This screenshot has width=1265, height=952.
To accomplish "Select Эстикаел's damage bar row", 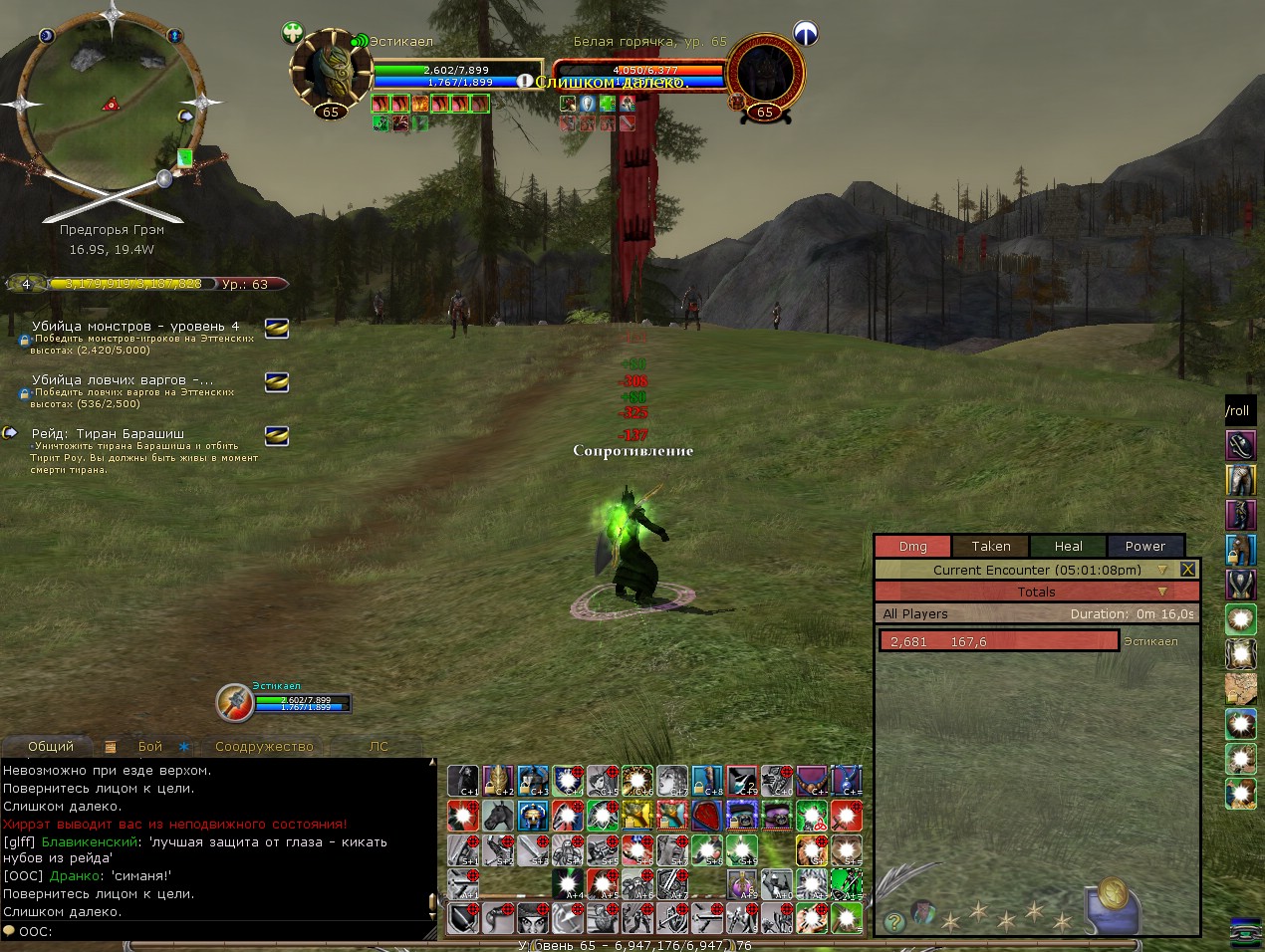I will point(998,641).
